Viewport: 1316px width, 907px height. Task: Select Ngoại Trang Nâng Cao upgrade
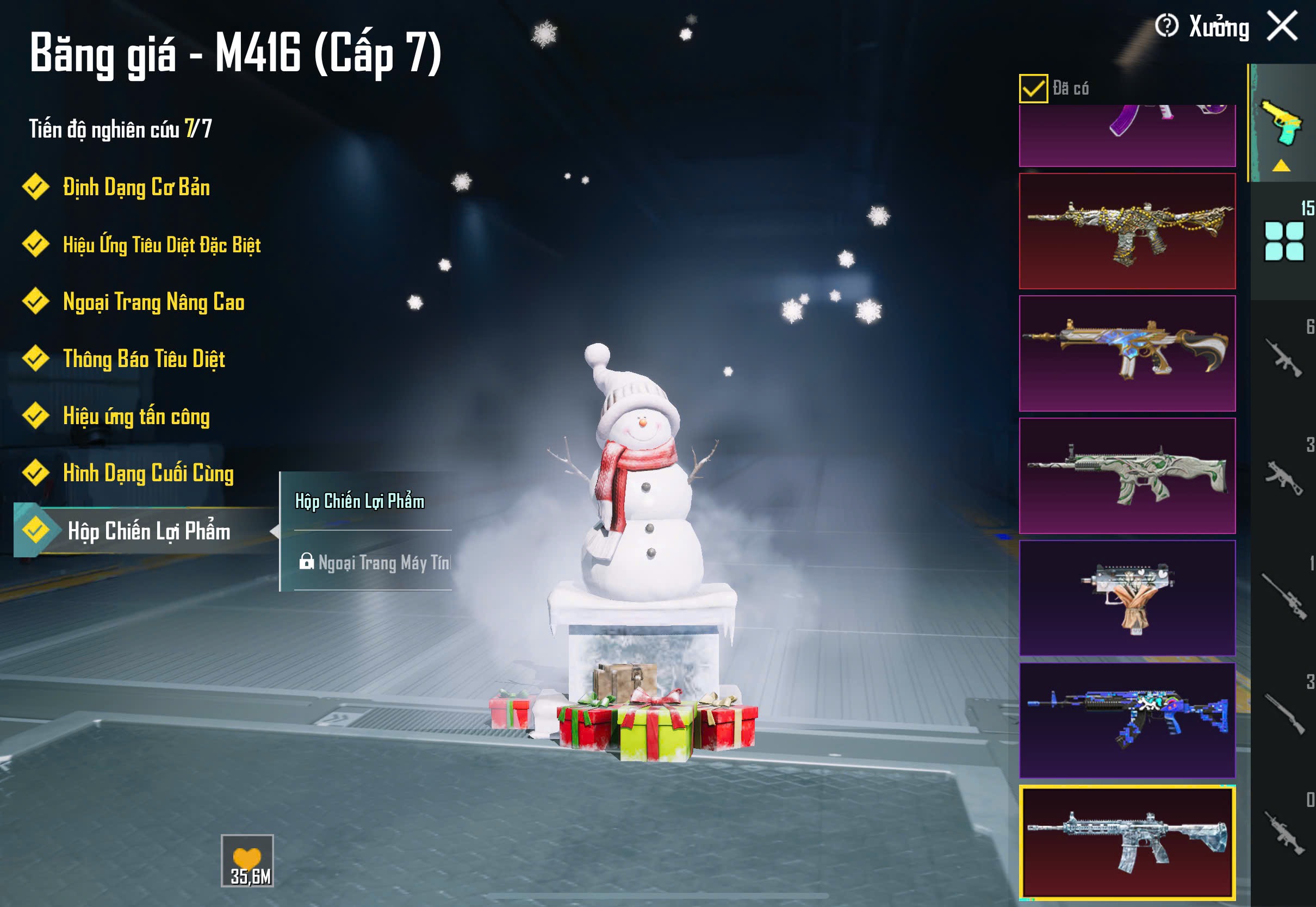click(x=153, y=302)
